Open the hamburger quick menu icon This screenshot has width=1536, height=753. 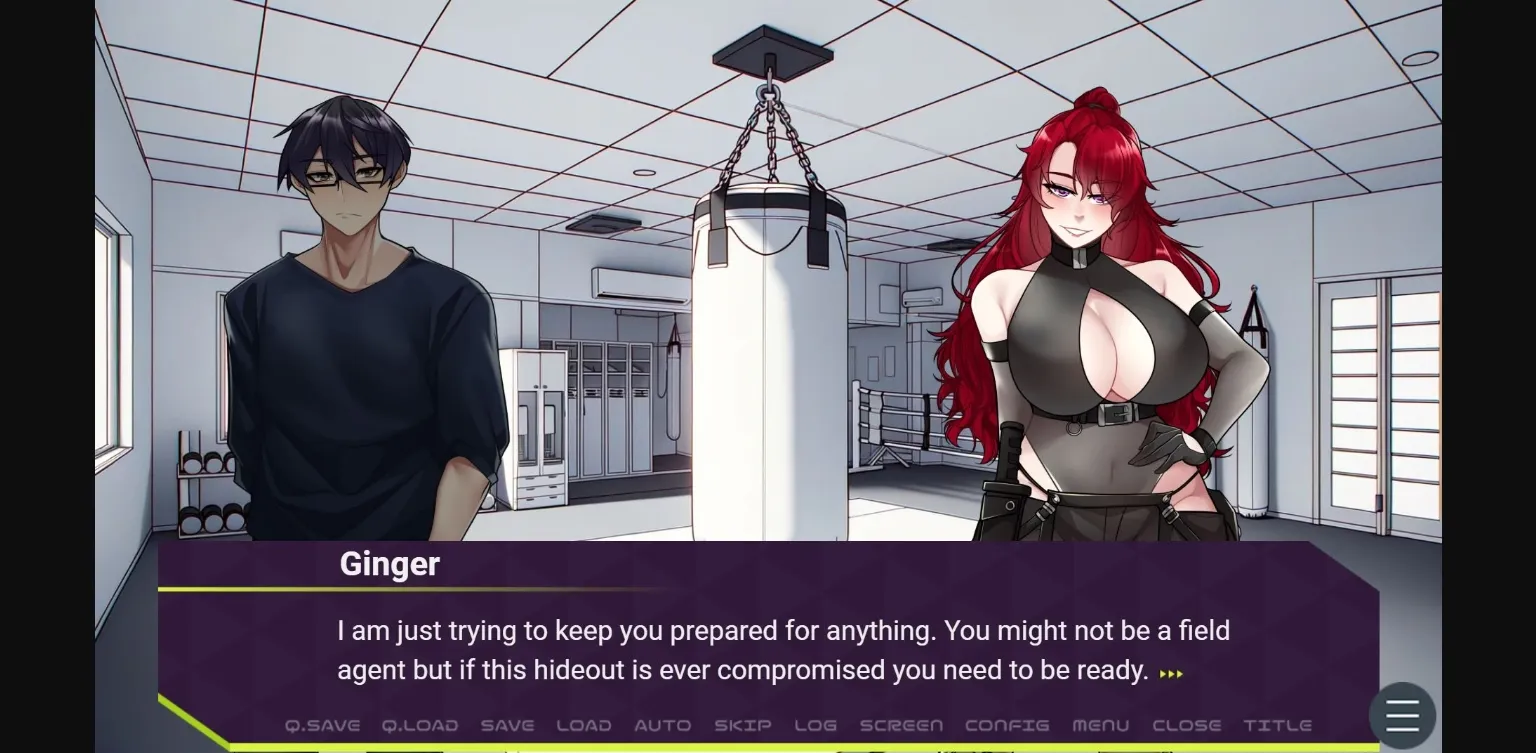1400,714
